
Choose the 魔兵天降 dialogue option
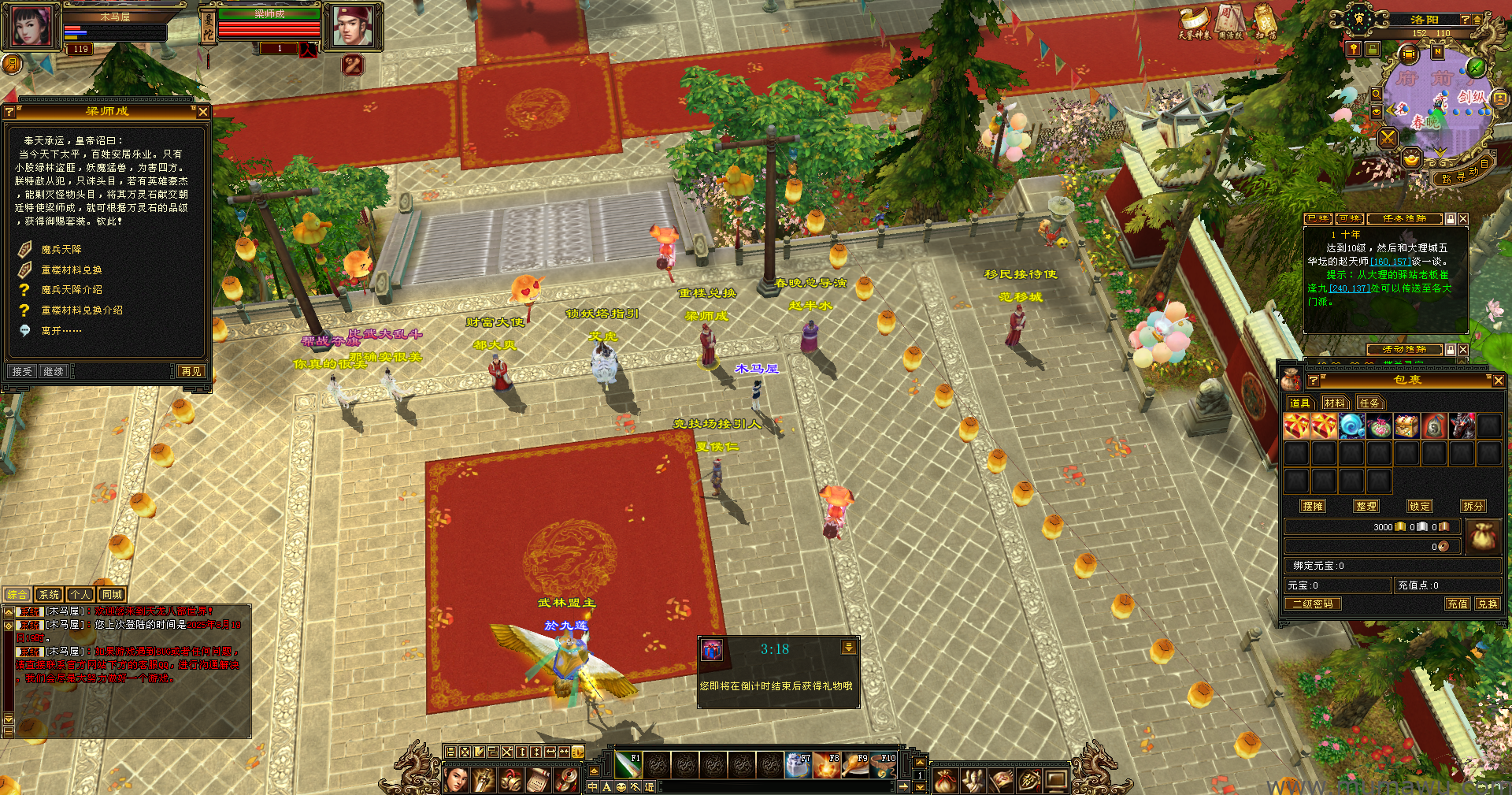click(61, 250)
